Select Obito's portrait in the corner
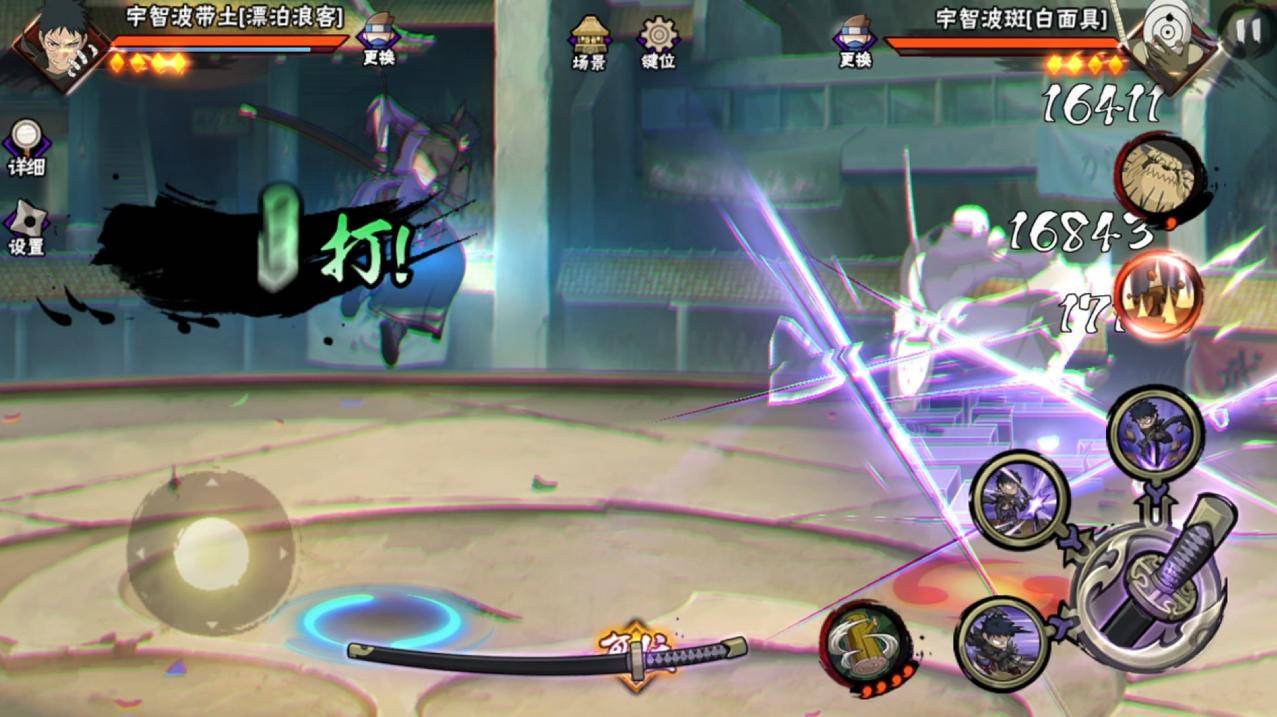1277x717 pixels. pyautogui.click(x=50, y=45)
